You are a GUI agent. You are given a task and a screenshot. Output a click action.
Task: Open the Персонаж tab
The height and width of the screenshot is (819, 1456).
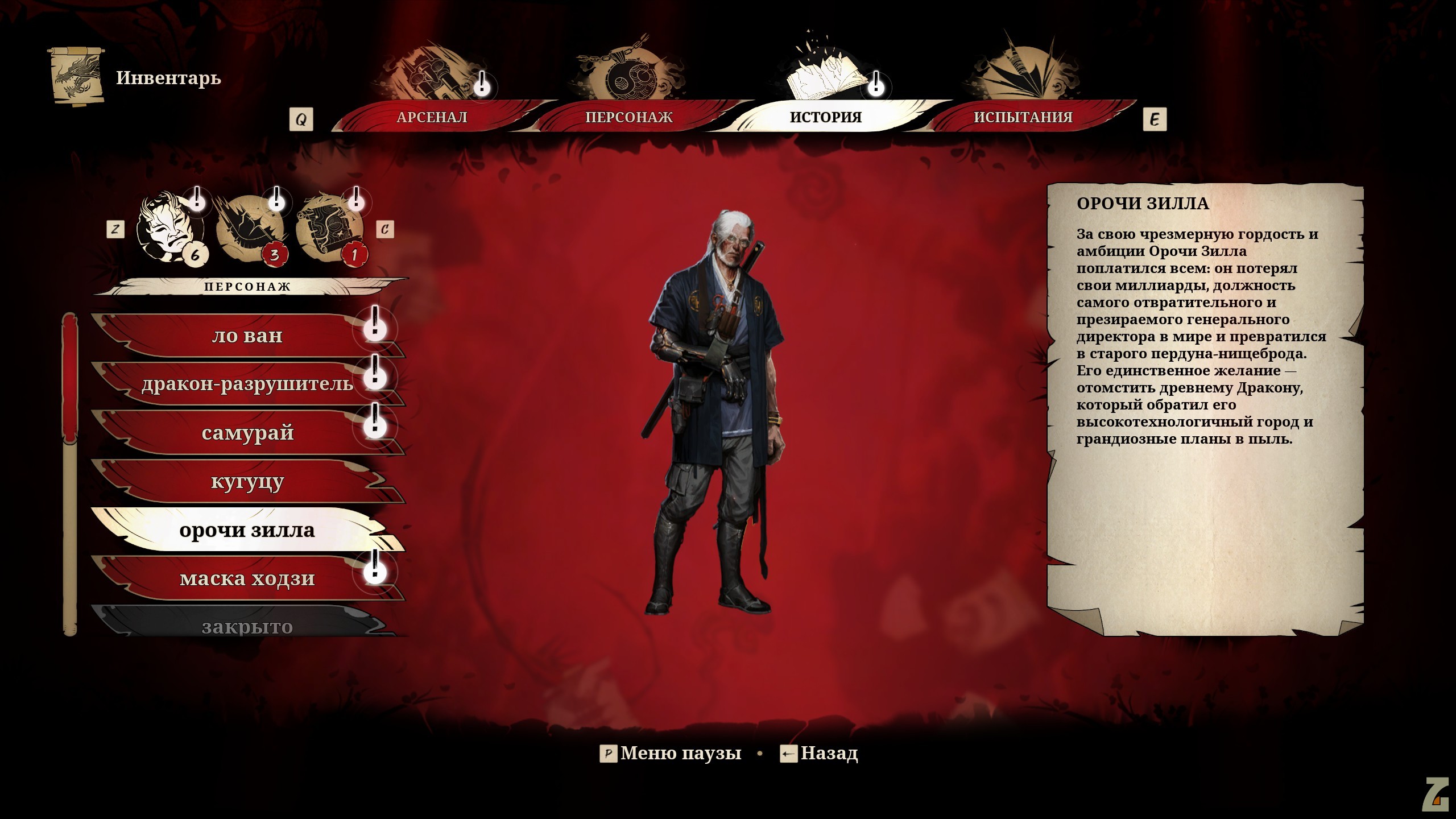[x=628, y=117]
